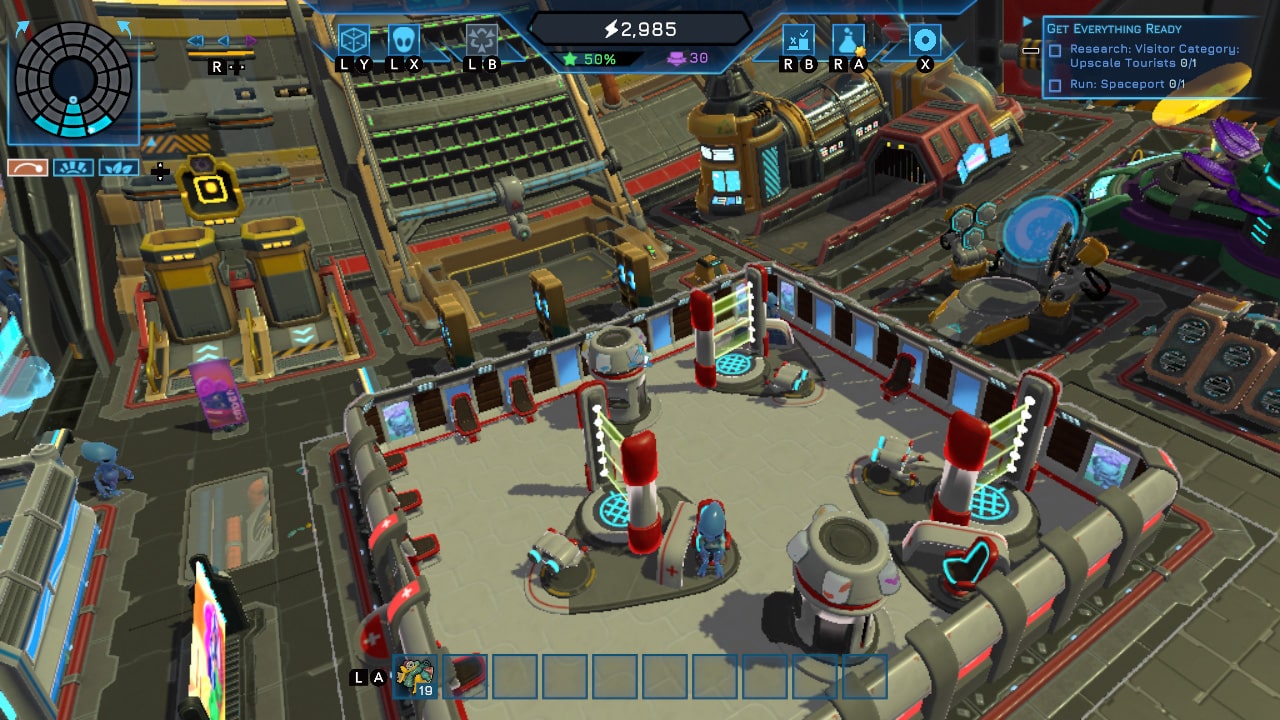Open the Get Everything Ready mission title
The width and height of the screenshot is (1280, 720).
click(1113, 28)
